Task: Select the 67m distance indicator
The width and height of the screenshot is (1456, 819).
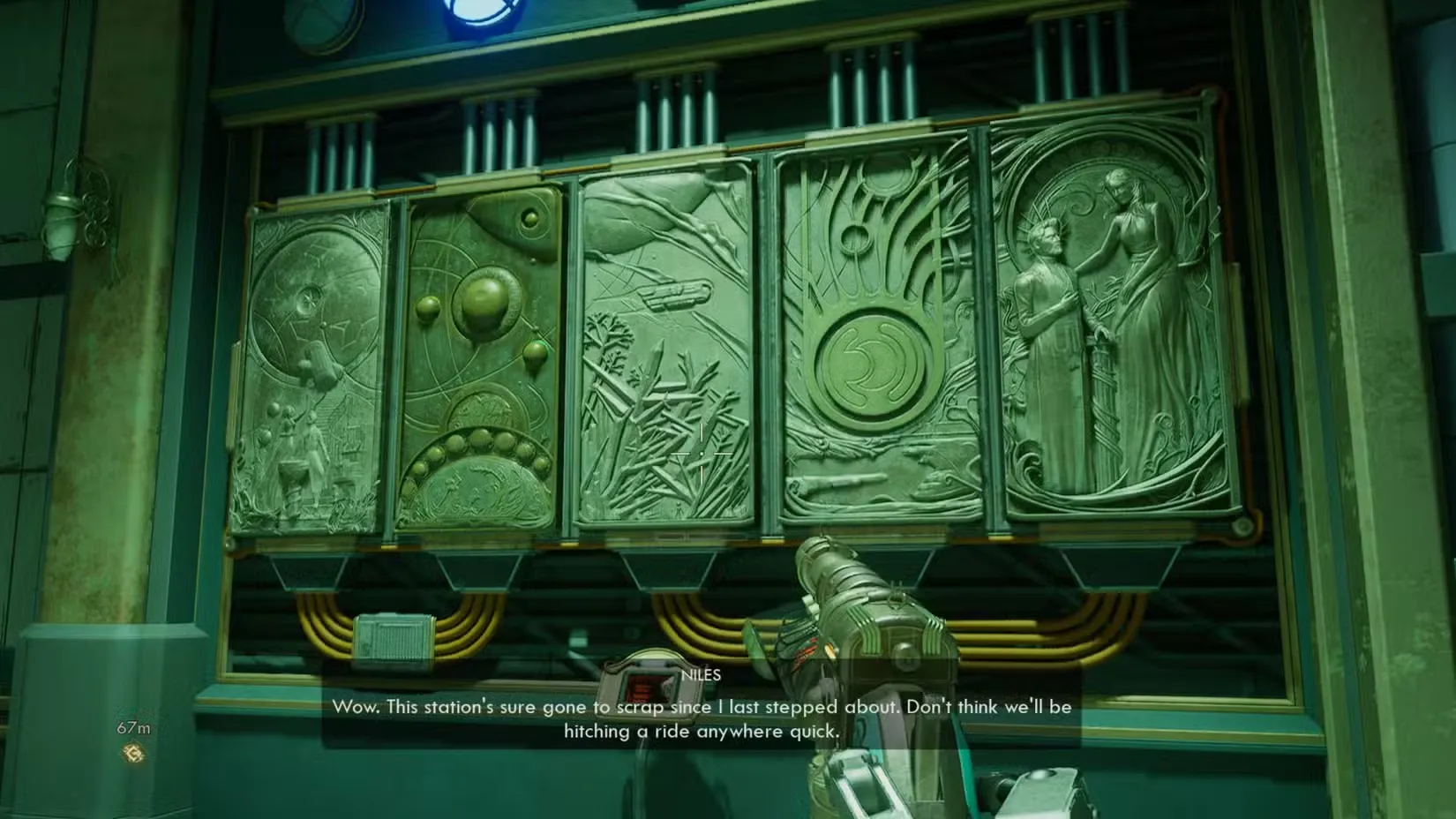Action: pyautogui.click(x=132, y=726)
